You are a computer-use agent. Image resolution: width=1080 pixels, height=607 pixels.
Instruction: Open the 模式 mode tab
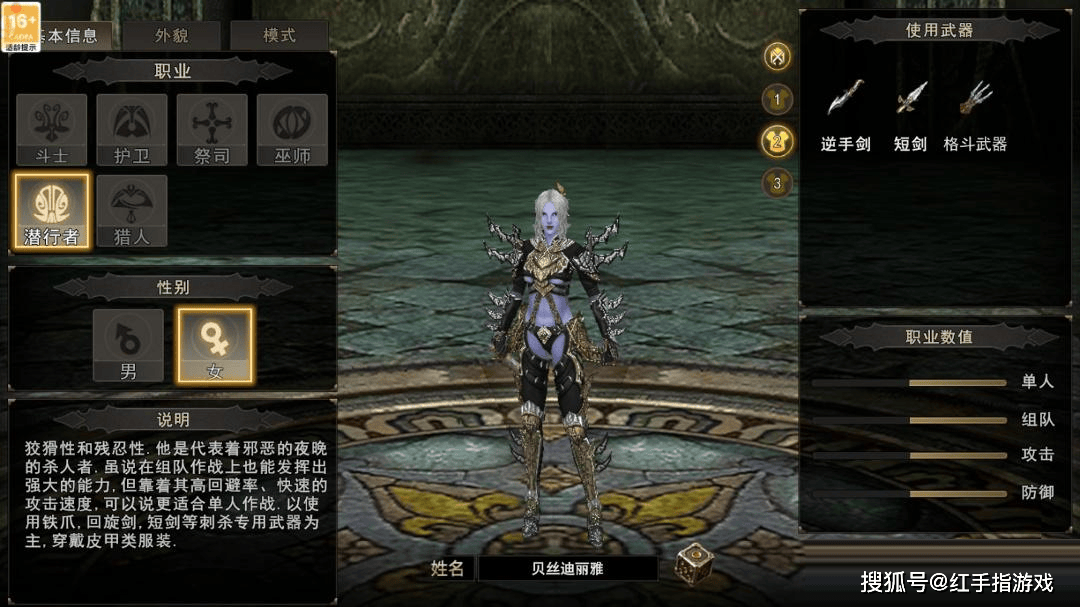coord(279,36)
